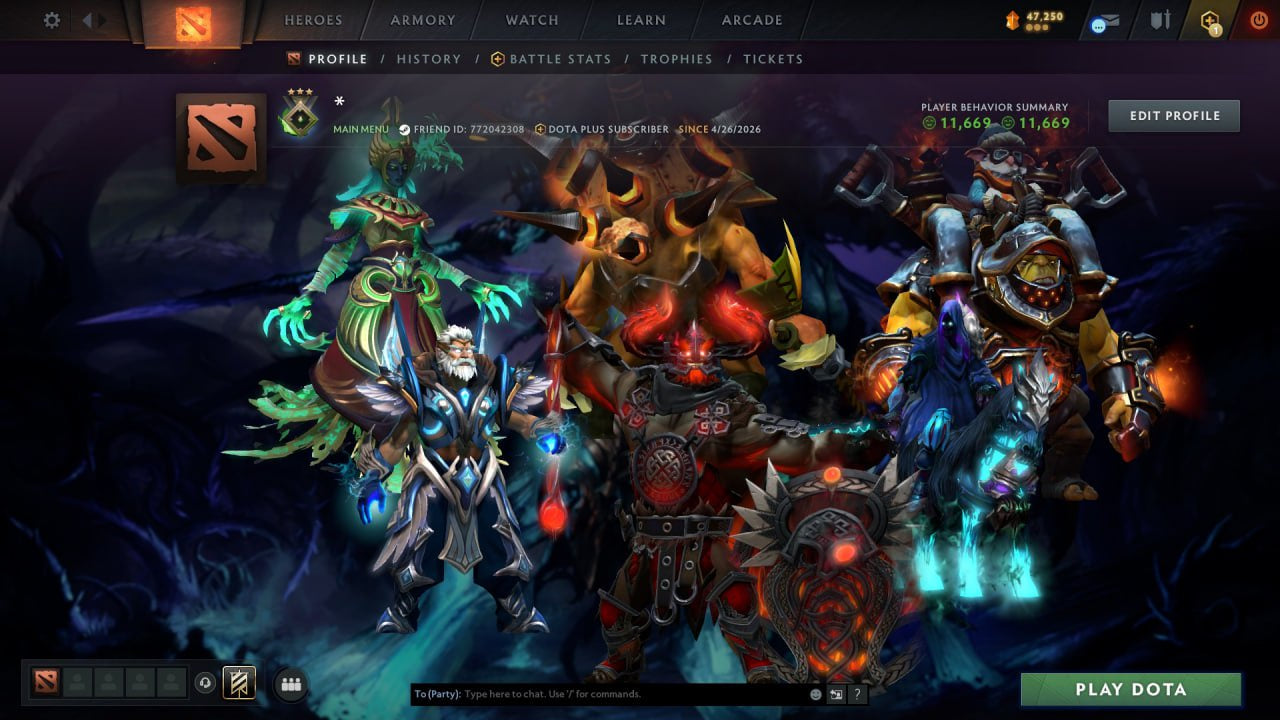Image resolution: width=1280 pixels, height=720 pixels.
Task: Expand the back navigation arrows beside the logo
Action: pyautogui.click(x=92, y=18)
